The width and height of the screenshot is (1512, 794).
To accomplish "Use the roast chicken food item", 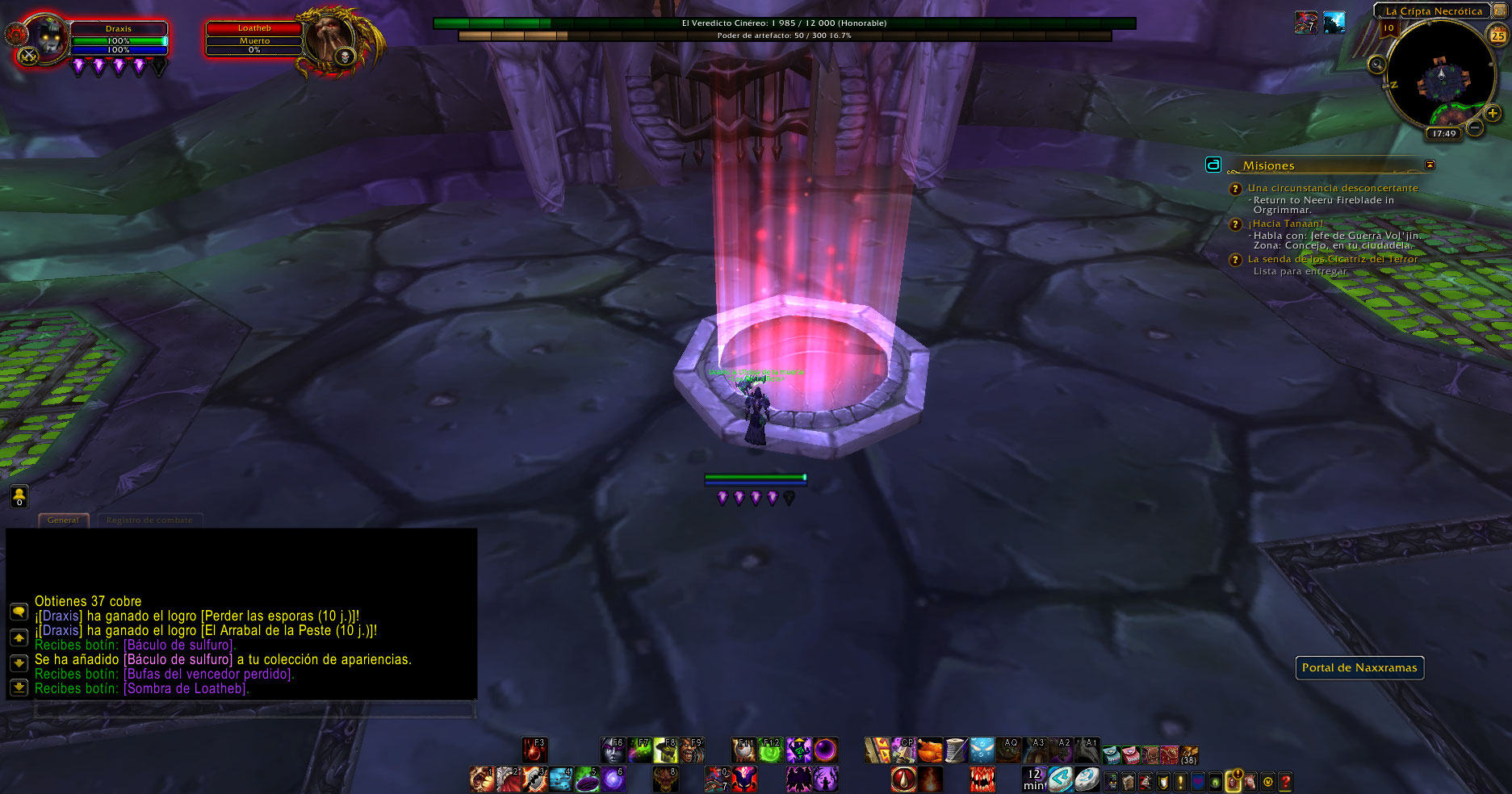I will click(x=929, y=750).
